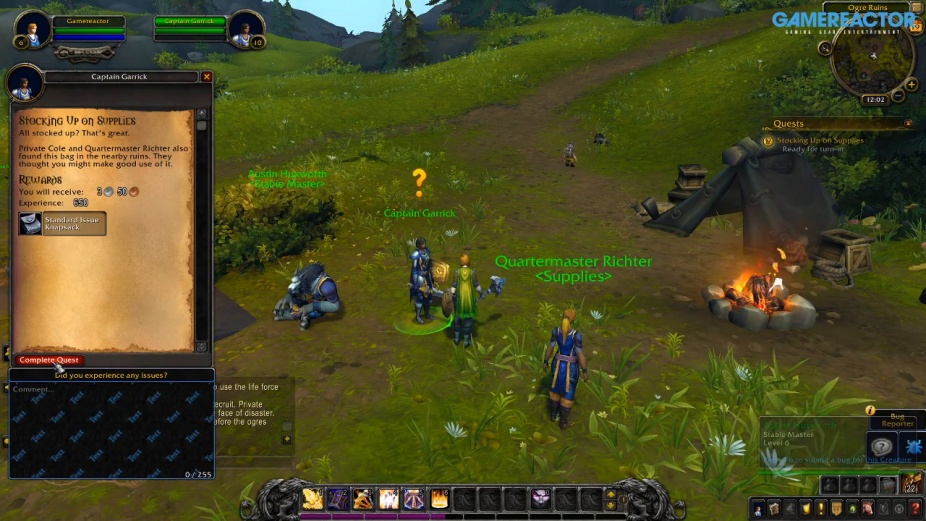Open the Bug Reporter button
926x521 pixels.
(x=897, y=419)
